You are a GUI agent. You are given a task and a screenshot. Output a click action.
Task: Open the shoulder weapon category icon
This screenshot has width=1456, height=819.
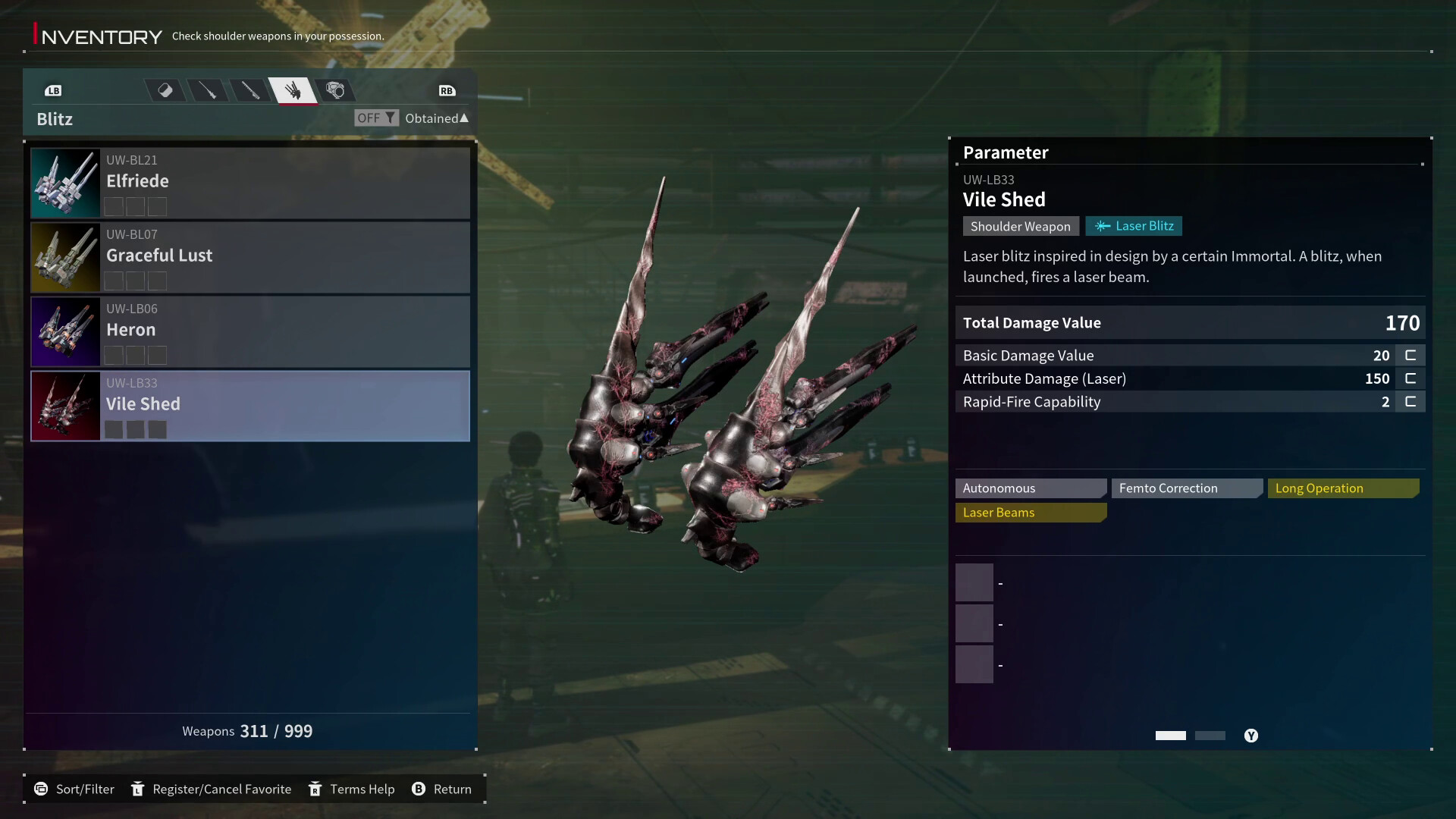pyautogui.click(x=336, y=90)
